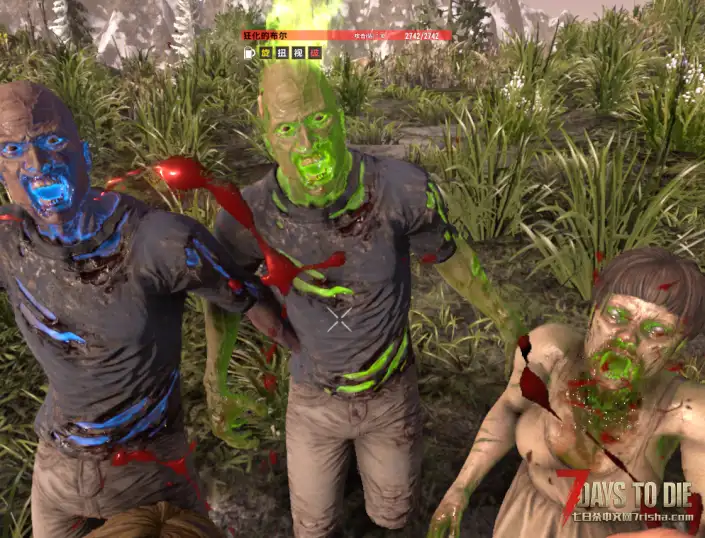Select the yellow 旋 trait icon

pyautogui.click(x=266, y=52)
